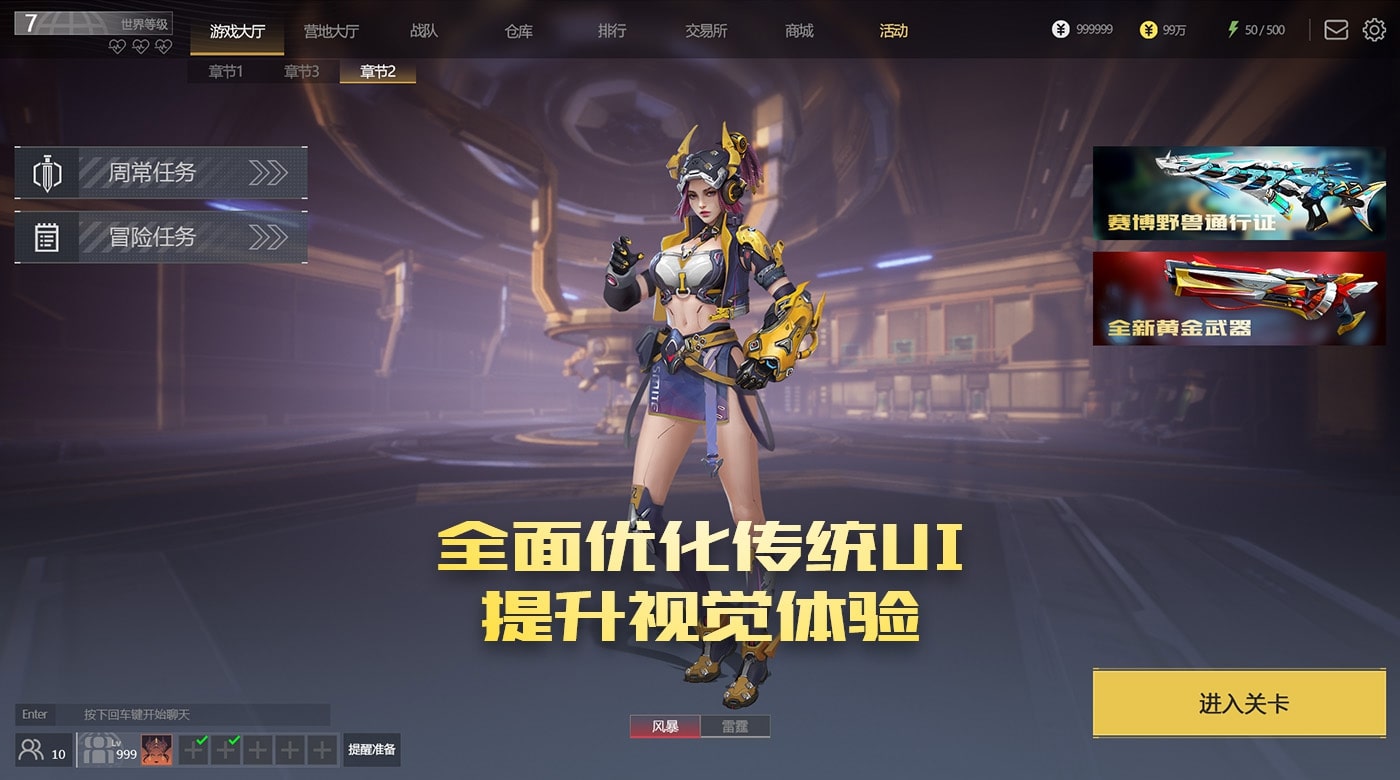The height and width of the screenshot is (780, 1400).
Task: Show the 排行 rankings tab
Action: coord(612,31)
